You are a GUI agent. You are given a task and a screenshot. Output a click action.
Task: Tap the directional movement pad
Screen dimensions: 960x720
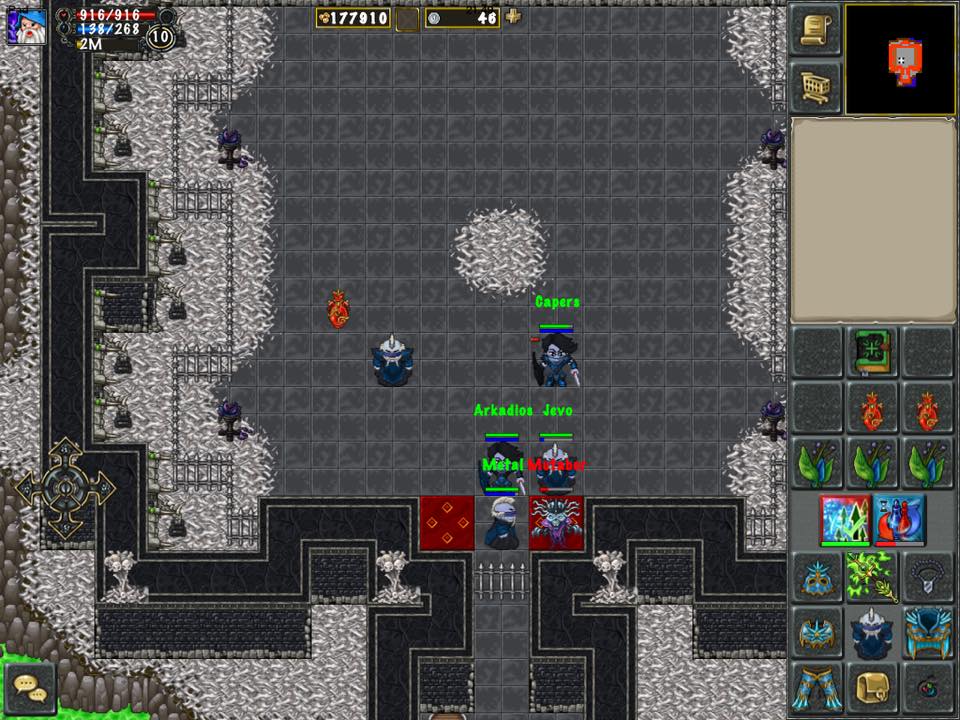point(65,488)
